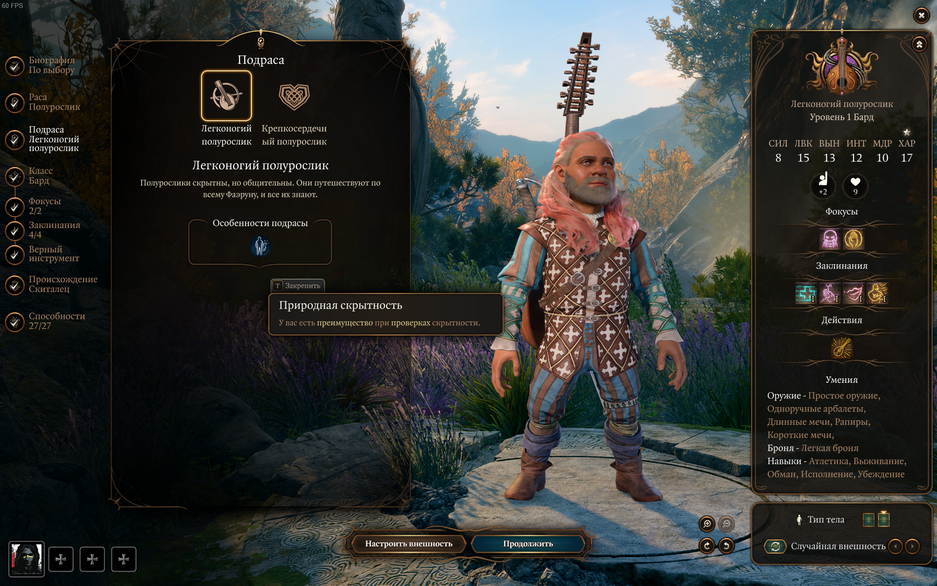
Task: Zoom in on the character model
Action: 707,523
